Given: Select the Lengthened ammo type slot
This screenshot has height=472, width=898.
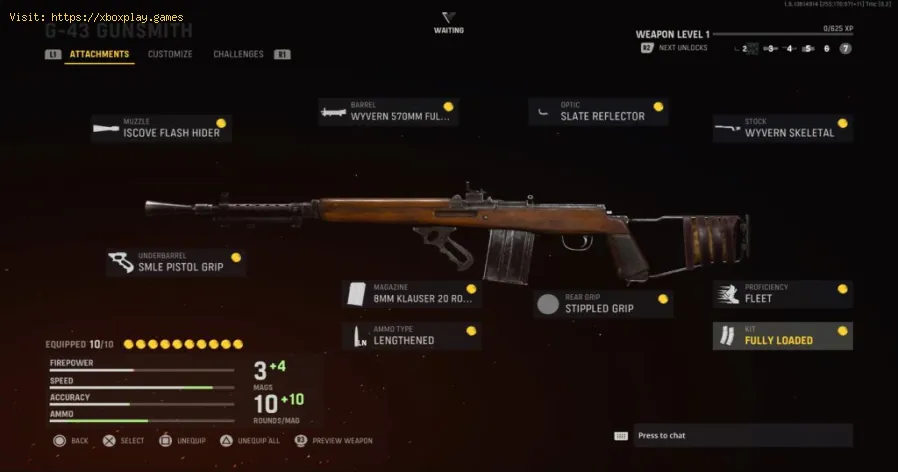Looking at the screenshot, I should [411, 336].
